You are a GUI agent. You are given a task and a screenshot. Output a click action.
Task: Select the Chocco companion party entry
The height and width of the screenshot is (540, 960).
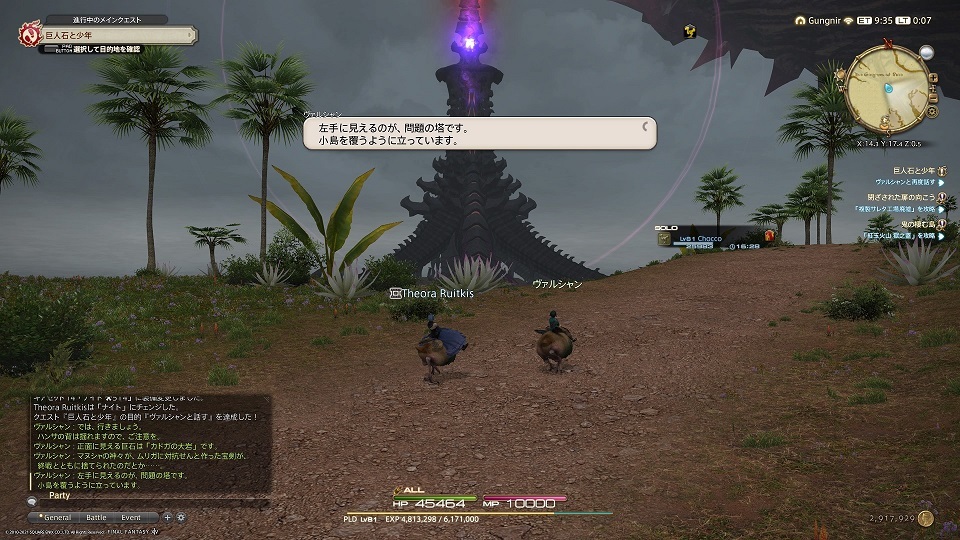[x=700, y=240]
